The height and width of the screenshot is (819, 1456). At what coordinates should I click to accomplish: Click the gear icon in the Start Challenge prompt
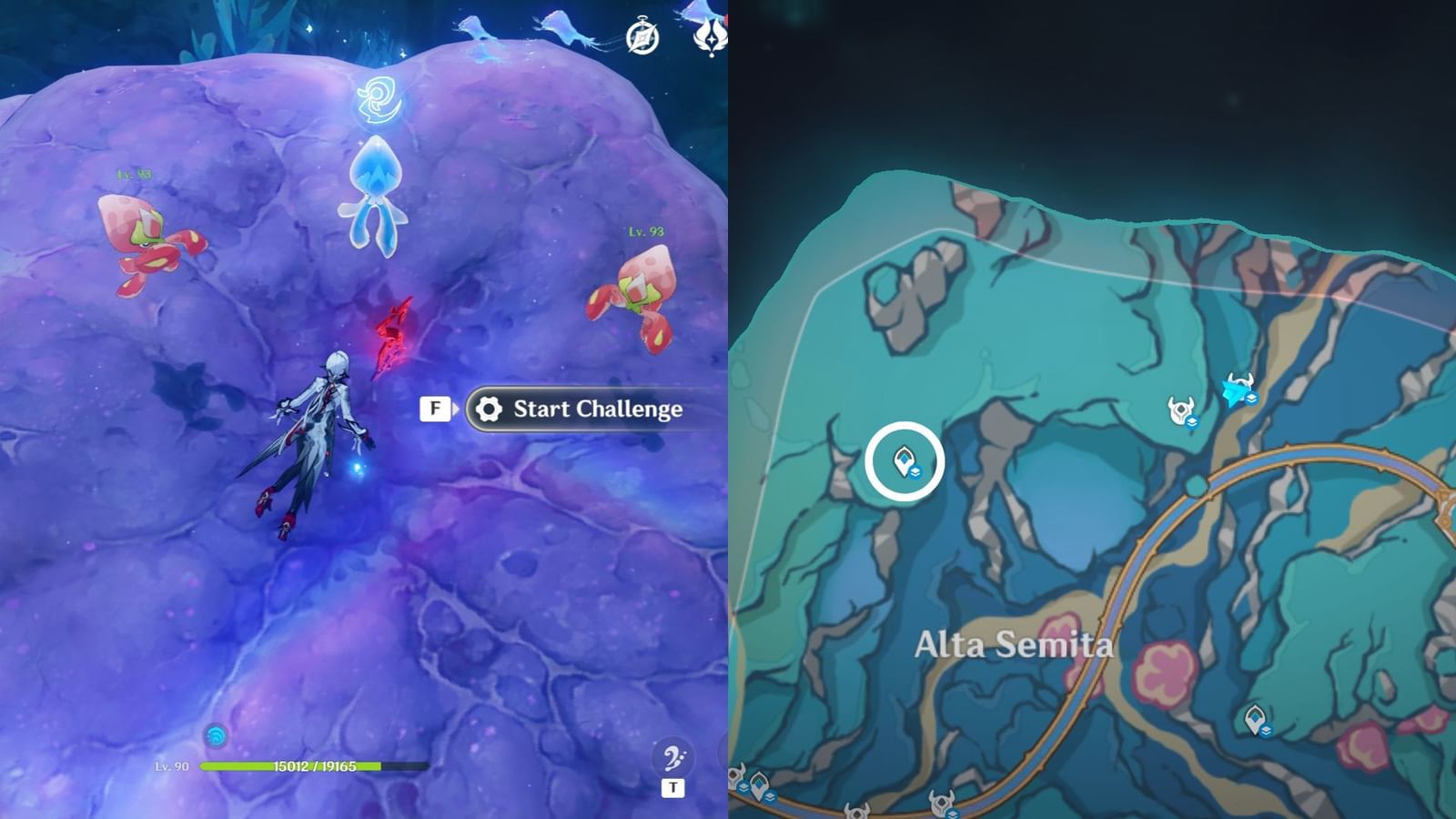(x=489, y=409)
